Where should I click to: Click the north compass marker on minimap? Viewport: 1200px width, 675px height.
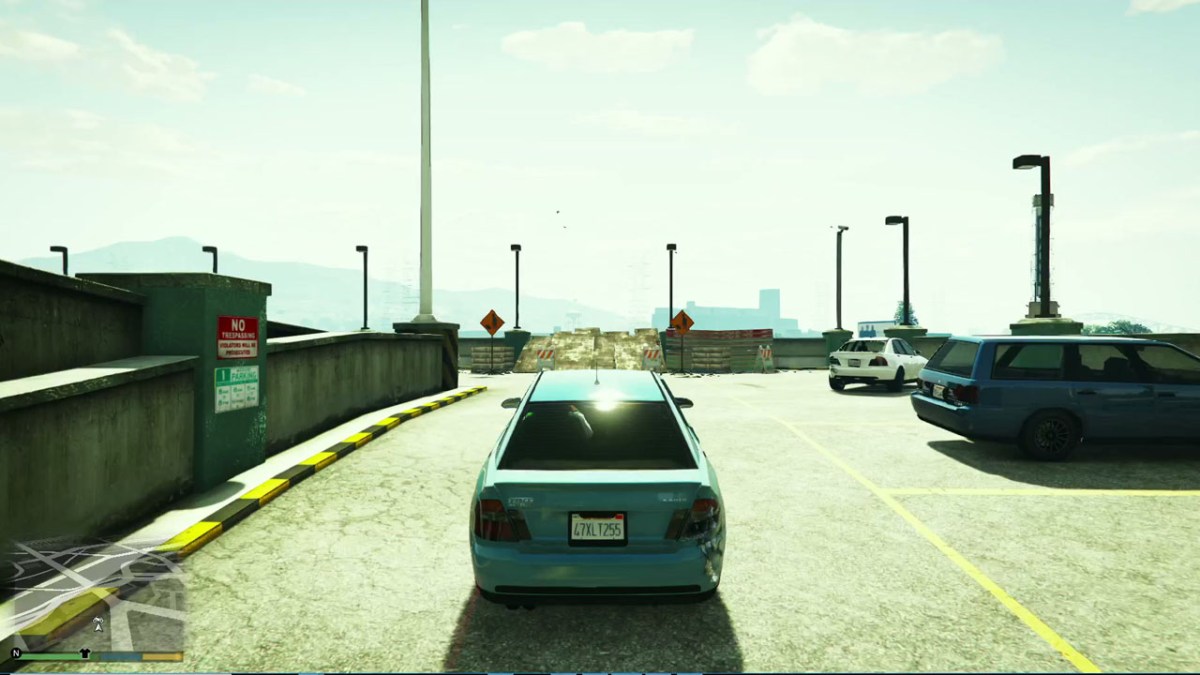coord(16,655)
